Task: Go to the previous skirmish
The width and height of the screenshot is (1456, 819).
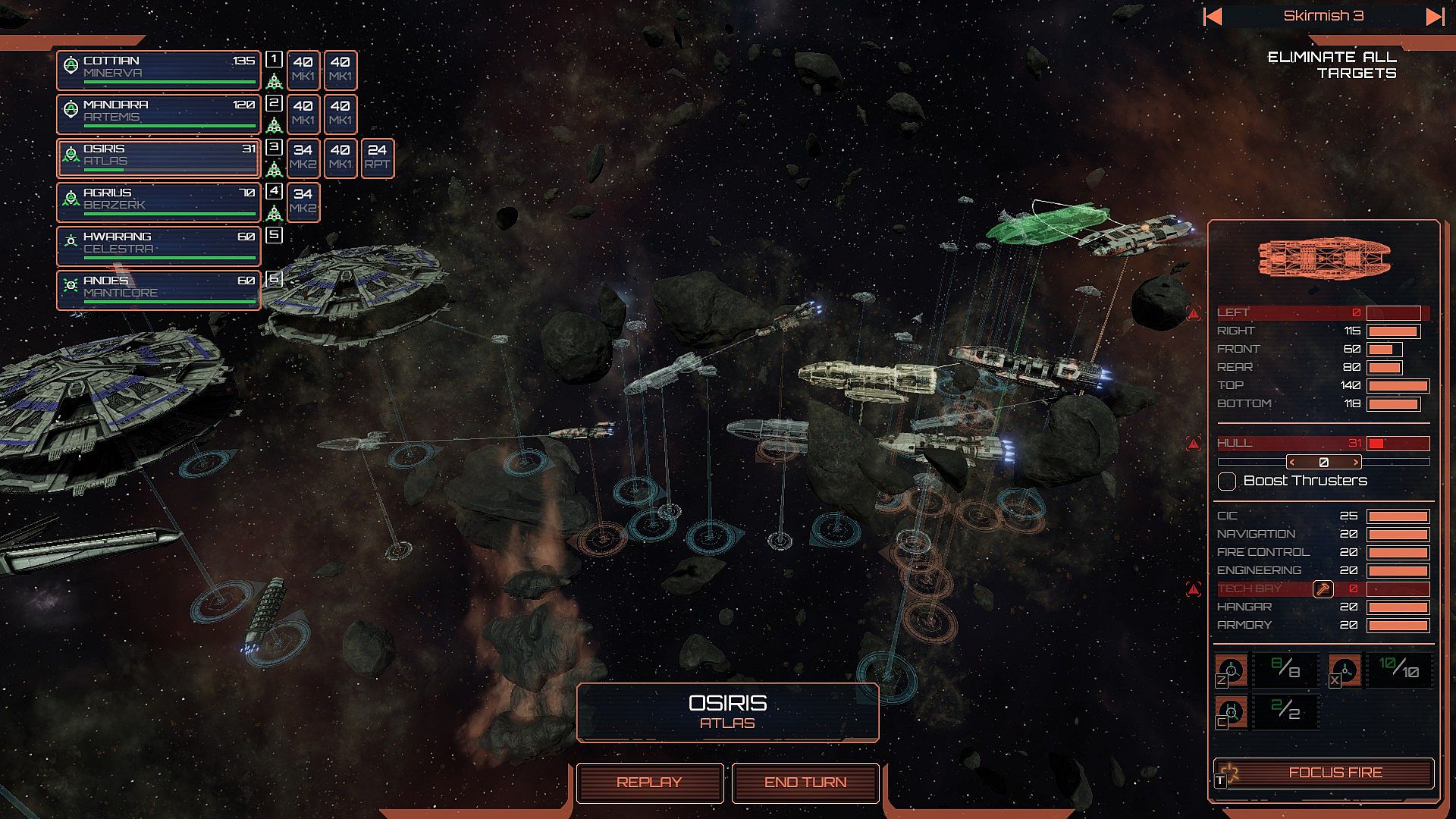Action: (x=1213, y=16)
